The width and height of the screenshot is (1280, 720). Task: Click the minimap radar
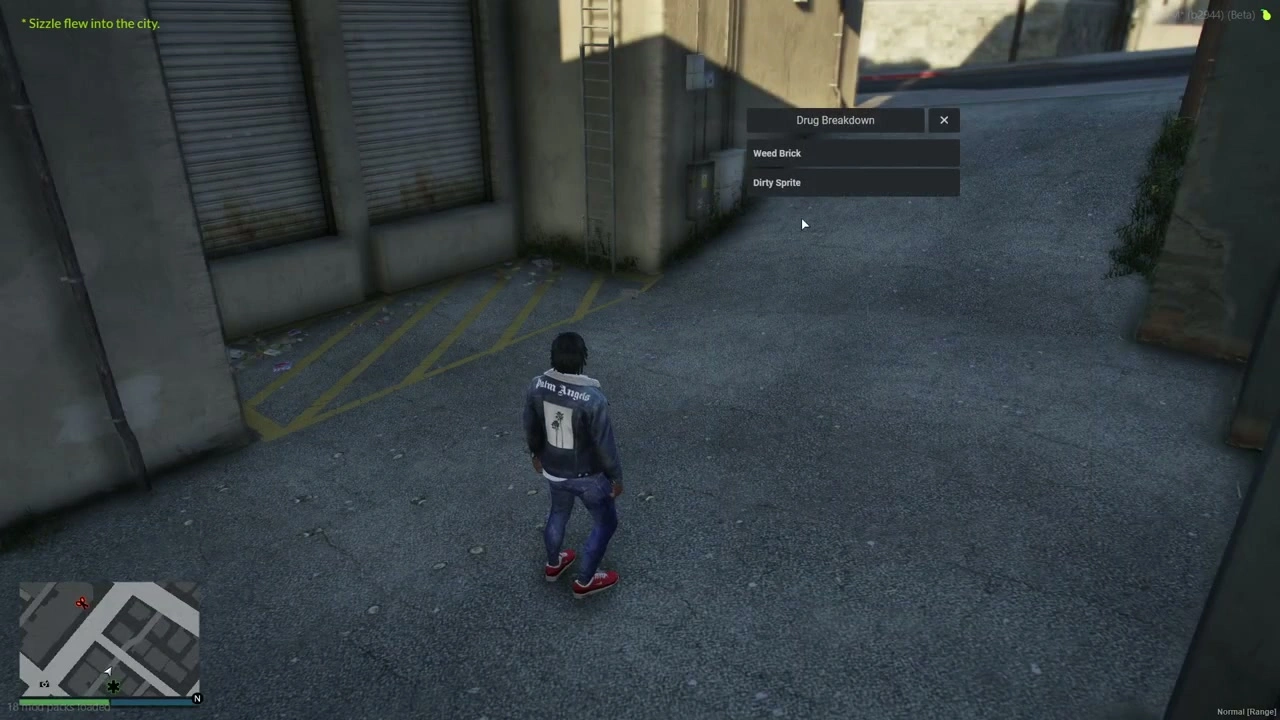[109, 638]
